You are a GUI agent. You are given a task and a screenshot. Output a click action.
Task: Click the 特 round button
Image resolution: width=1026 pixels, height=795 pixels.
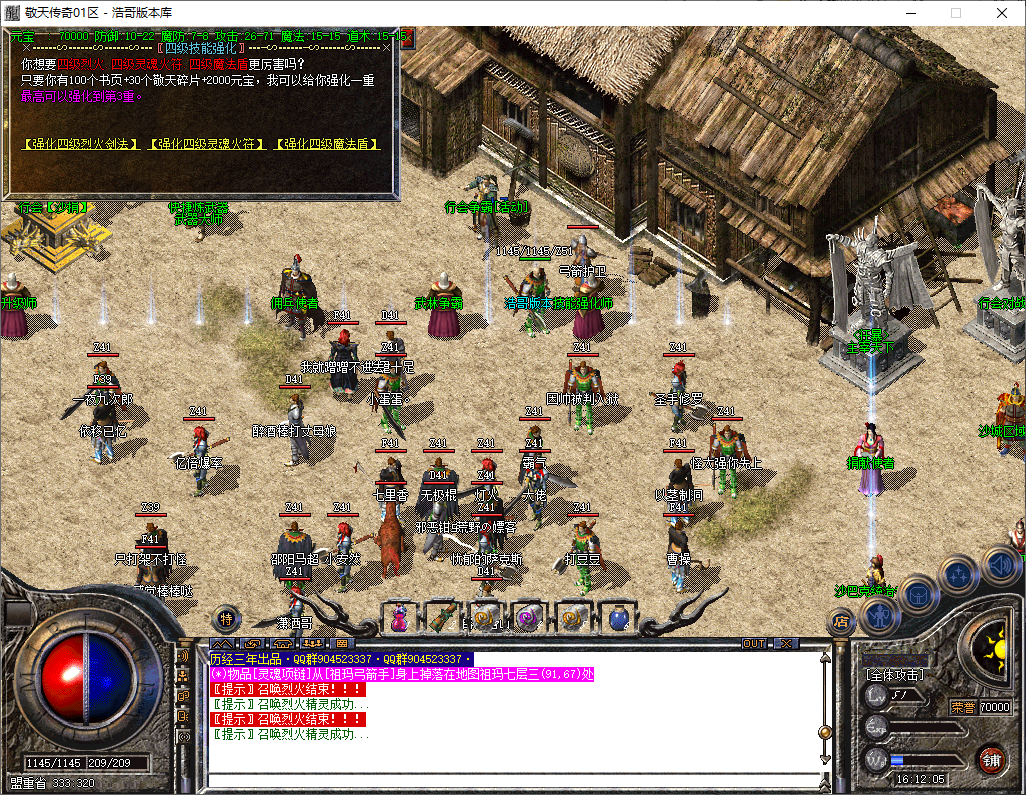pyautogui.click(x=227, y=618)
